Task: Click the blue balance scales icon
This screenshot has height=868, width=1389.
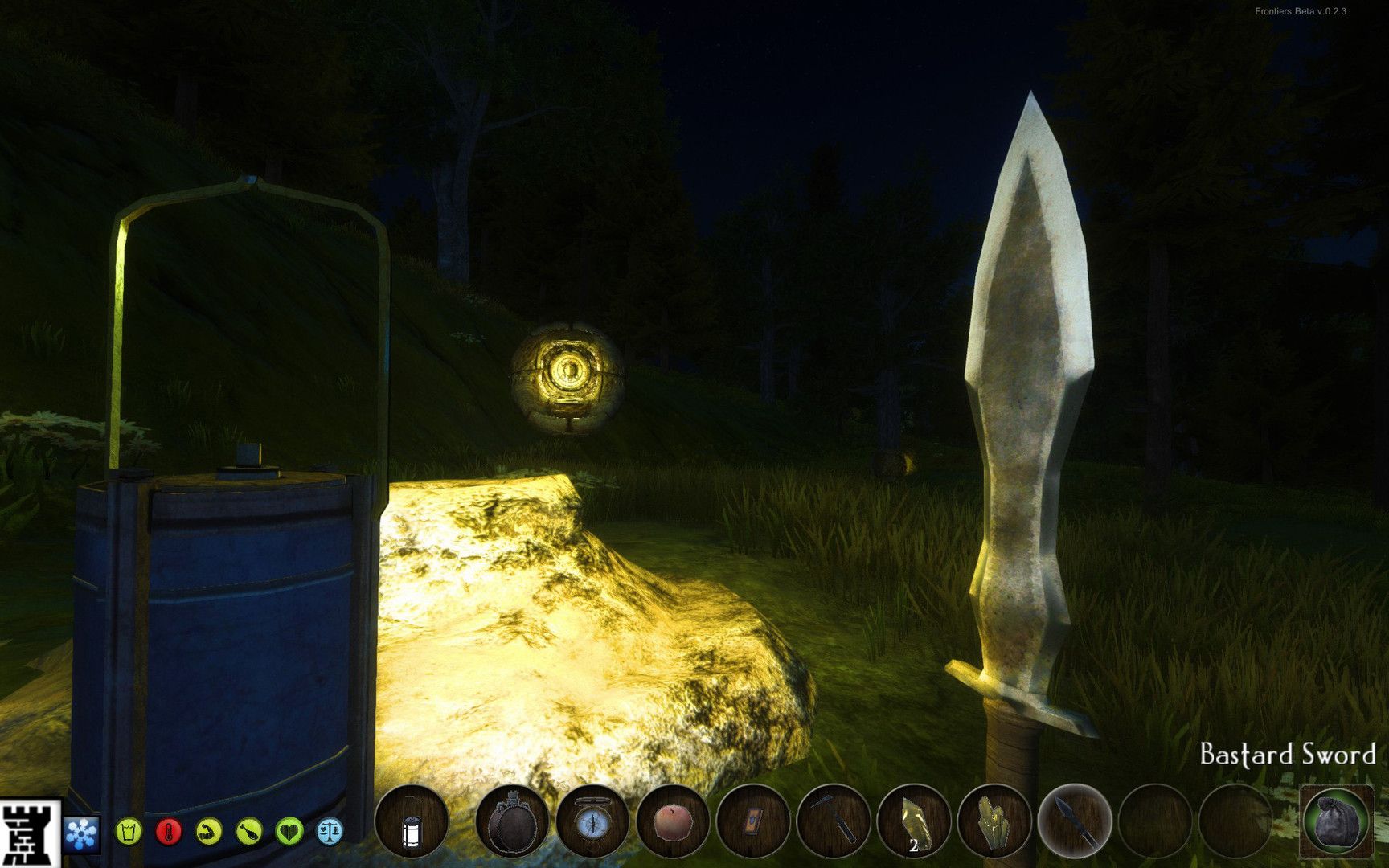Action: point(330,831)
